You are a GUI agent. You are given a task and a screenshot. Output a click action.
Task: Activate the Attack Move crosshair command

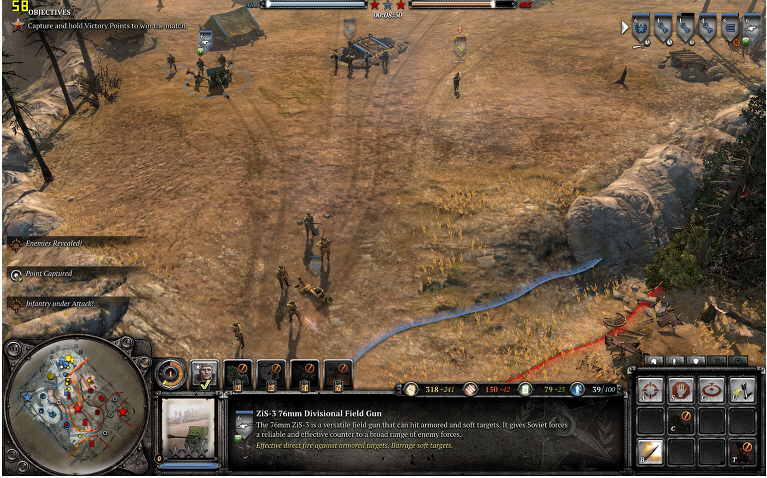click(650, 390)
